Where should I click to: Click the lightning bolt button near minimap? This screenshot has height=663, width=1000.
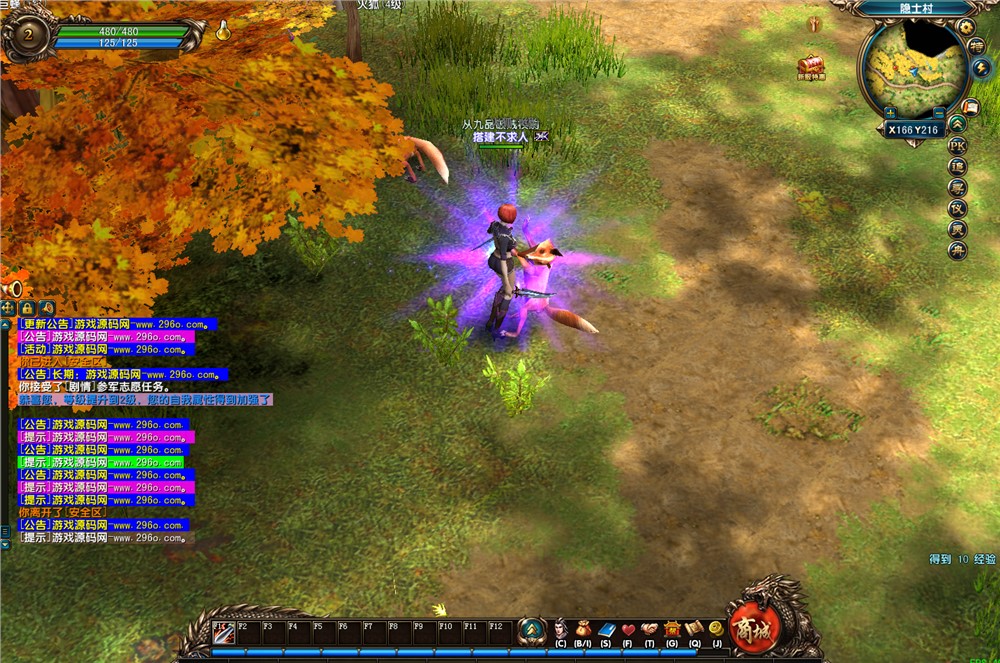point(980,68)
